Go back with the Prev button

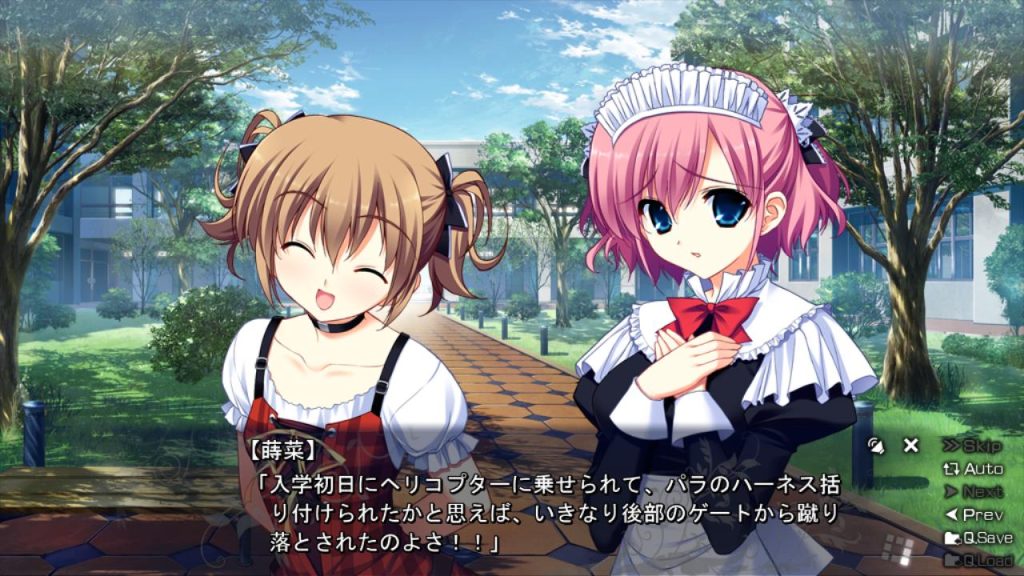(x=973, y=515)
